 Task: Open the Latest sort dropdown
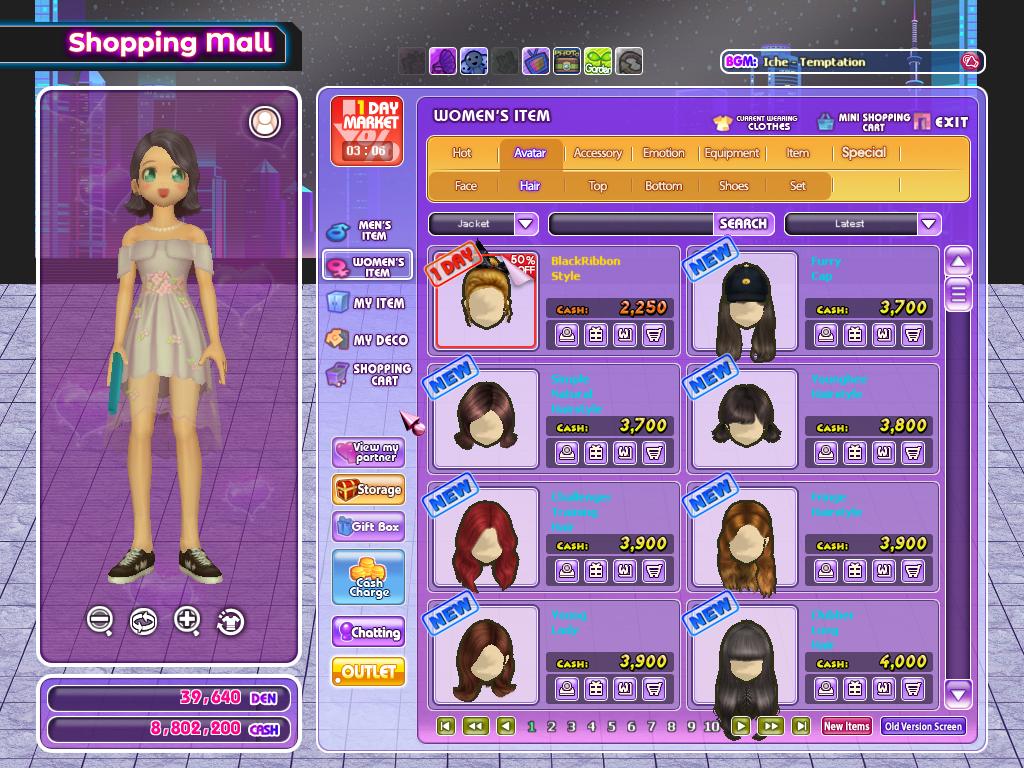(x=929, y=224)
